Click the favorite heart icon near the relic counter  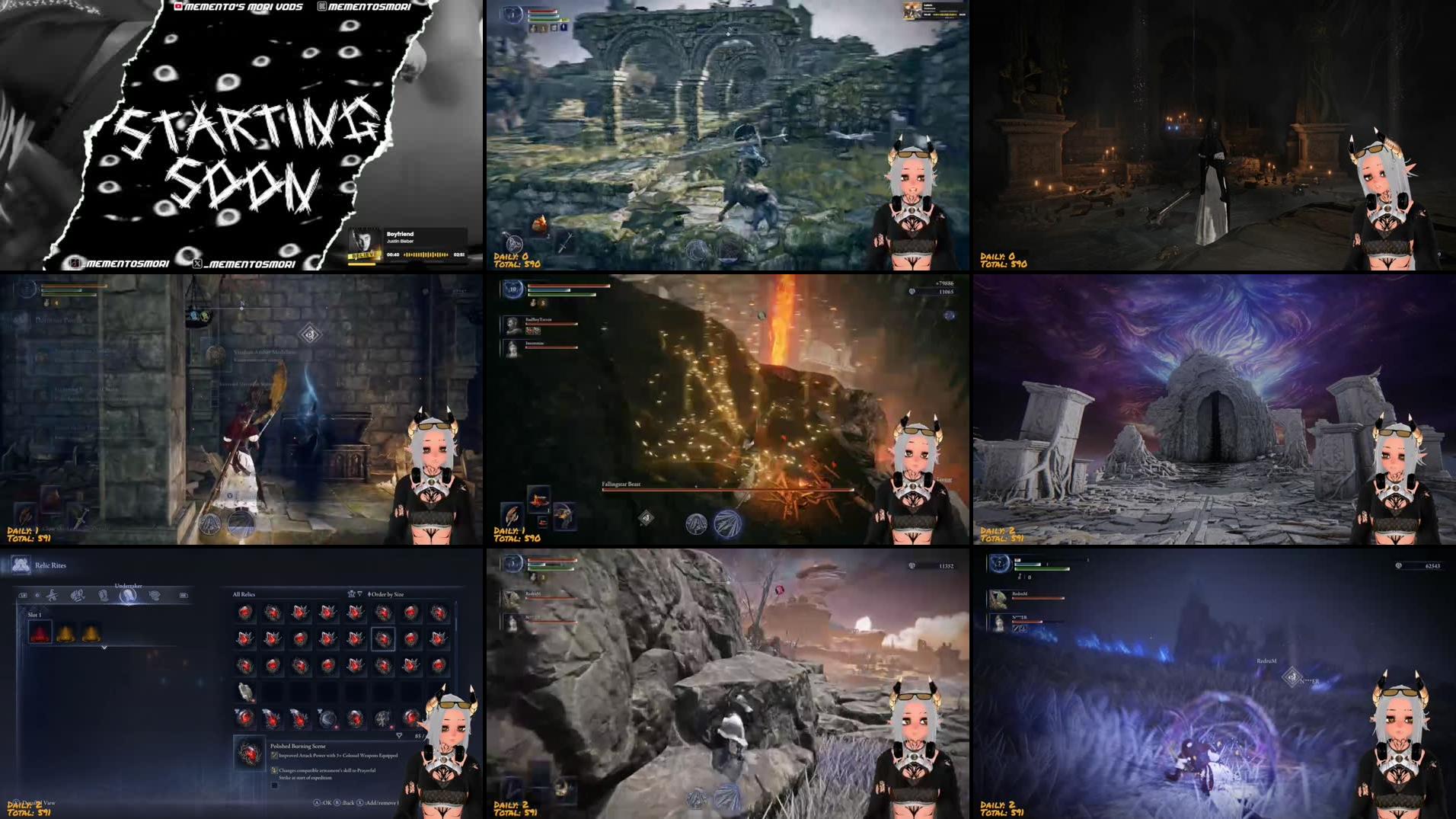tap(399, 734)
